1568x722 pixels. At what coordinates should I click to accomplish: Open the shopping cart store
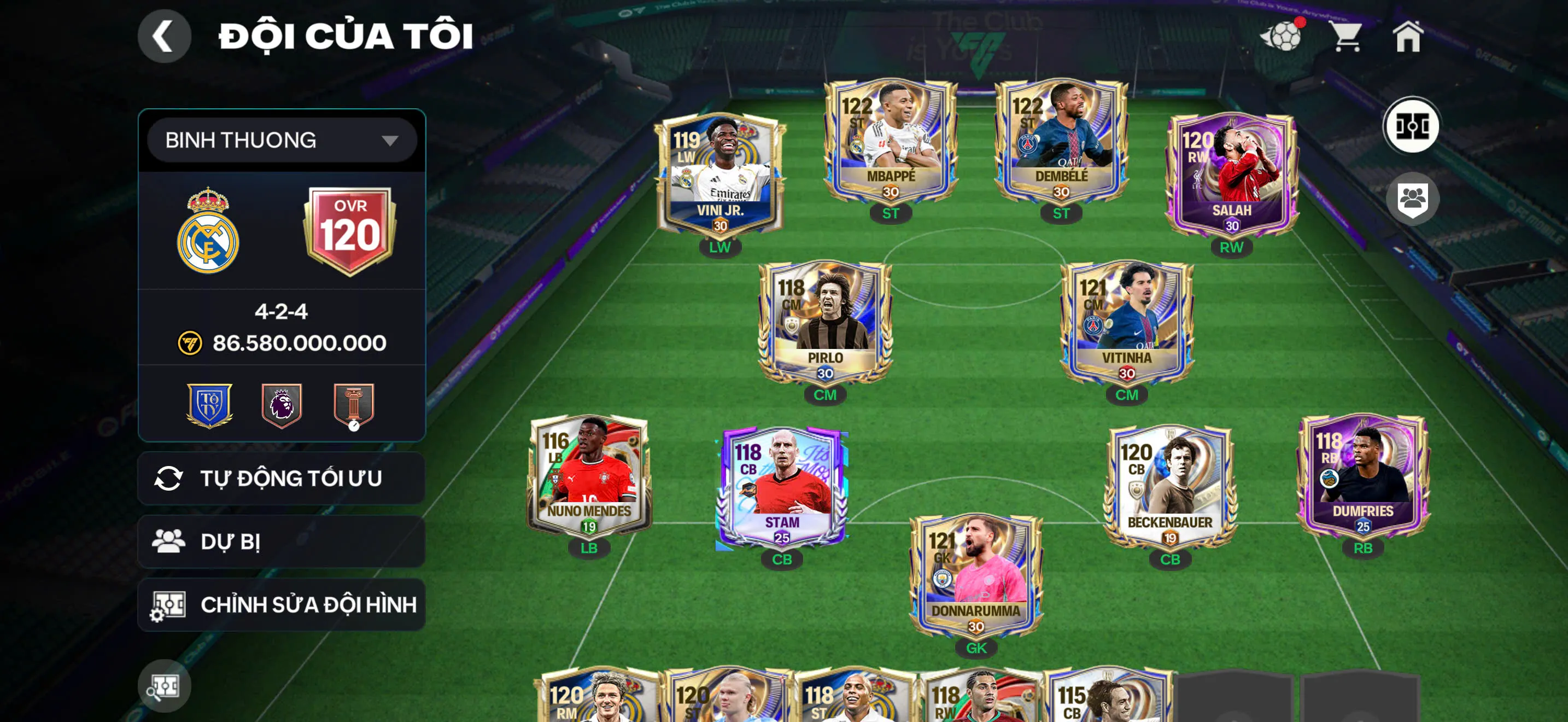[x=1347, y=37]
